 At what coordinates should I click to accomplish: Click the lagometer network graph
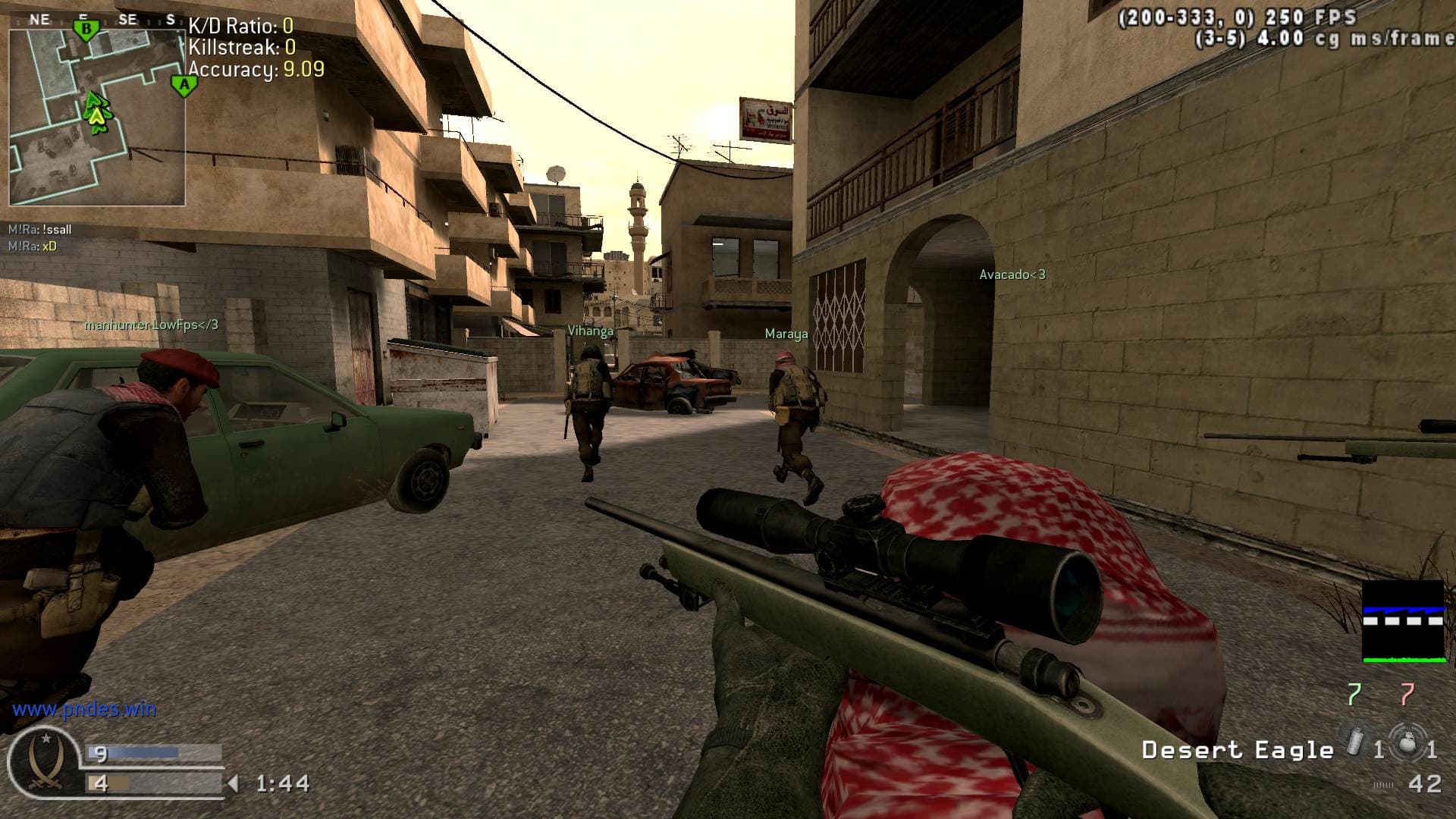(1403, 622)
